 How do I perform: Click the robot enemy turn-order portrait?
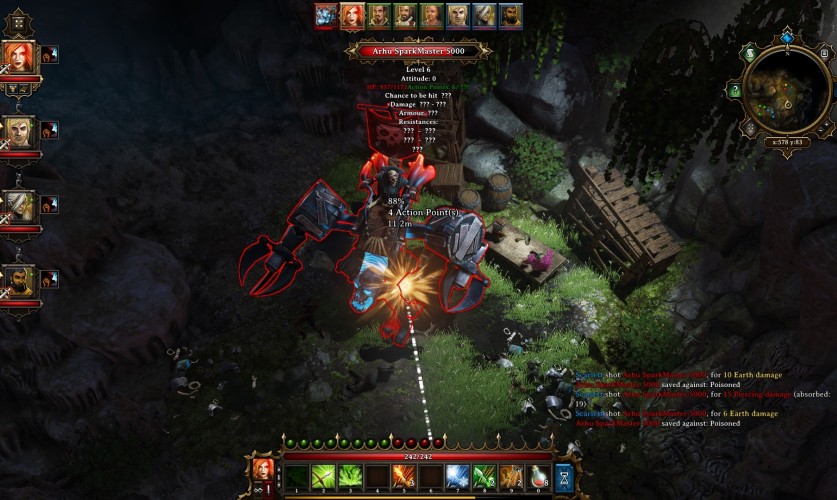coord(326,15)
